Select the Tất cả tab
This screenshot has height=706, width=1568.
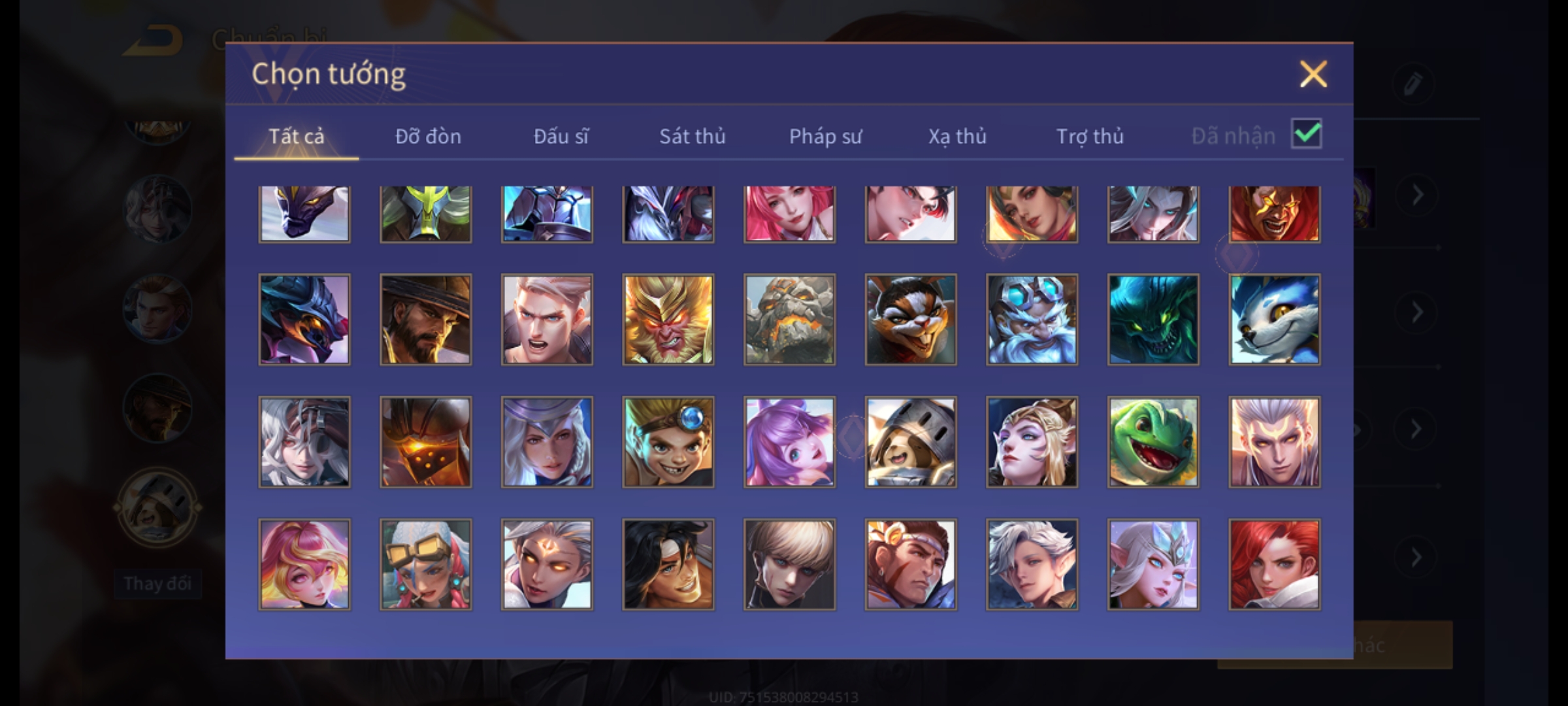tap(296, 136)
